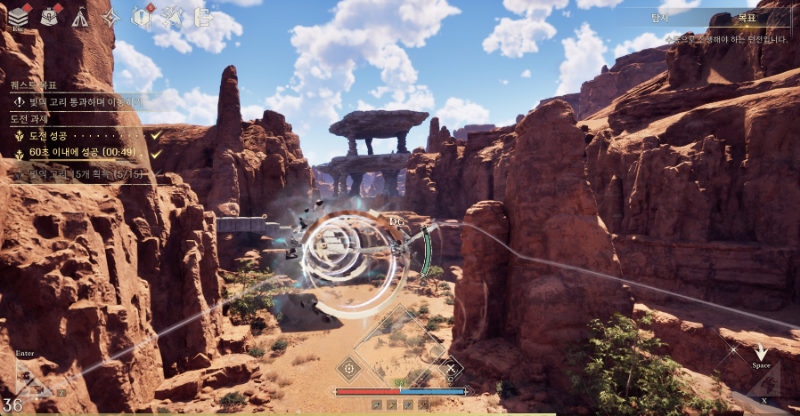Activate the X-marked skill diamond
Image resolution: width=800 pixels, height=416 pixels.
450,368
